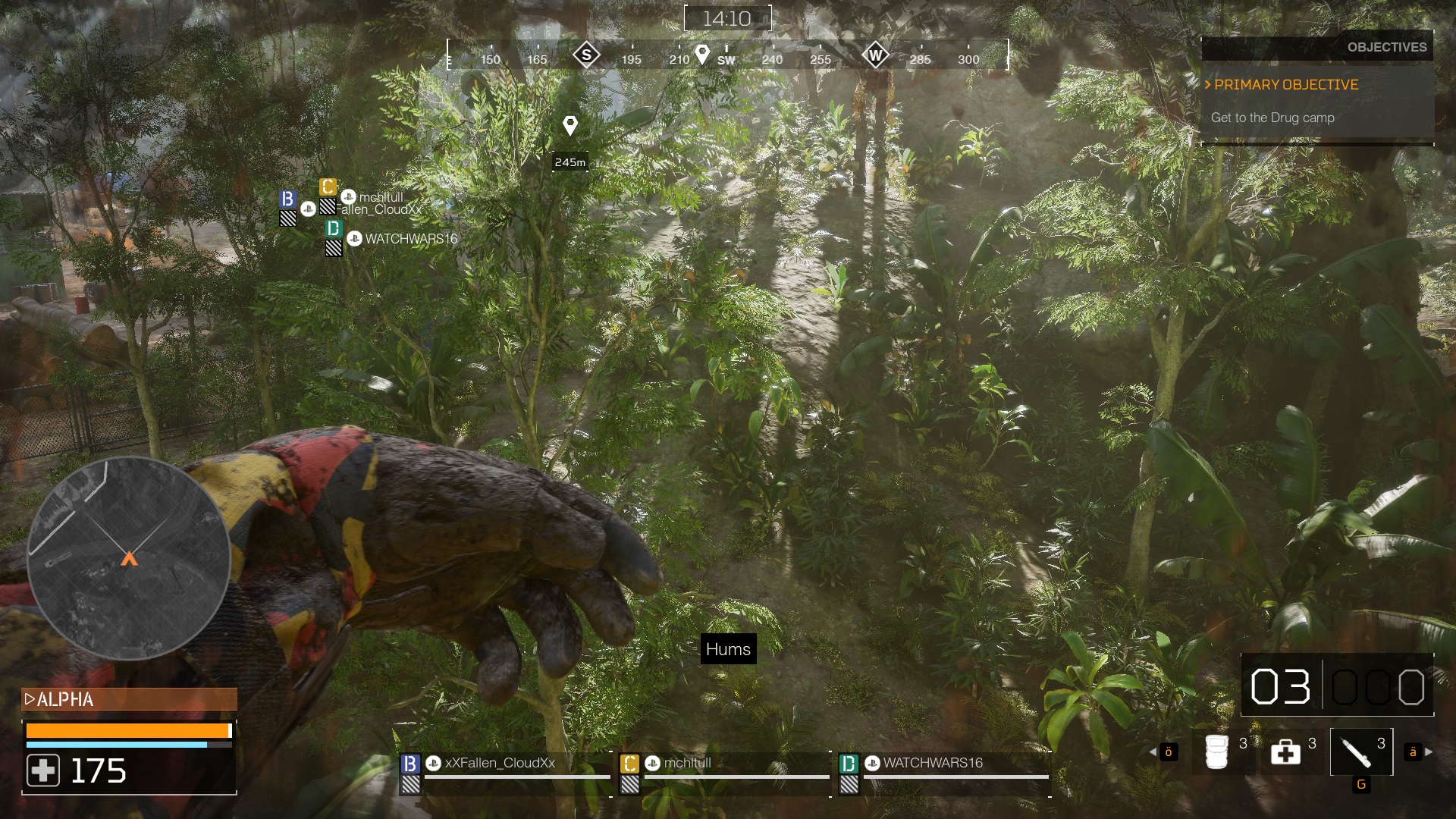Click the left arrow beside the item slots
This screenshot has width=1456, height=819.
coord(1153,752)
